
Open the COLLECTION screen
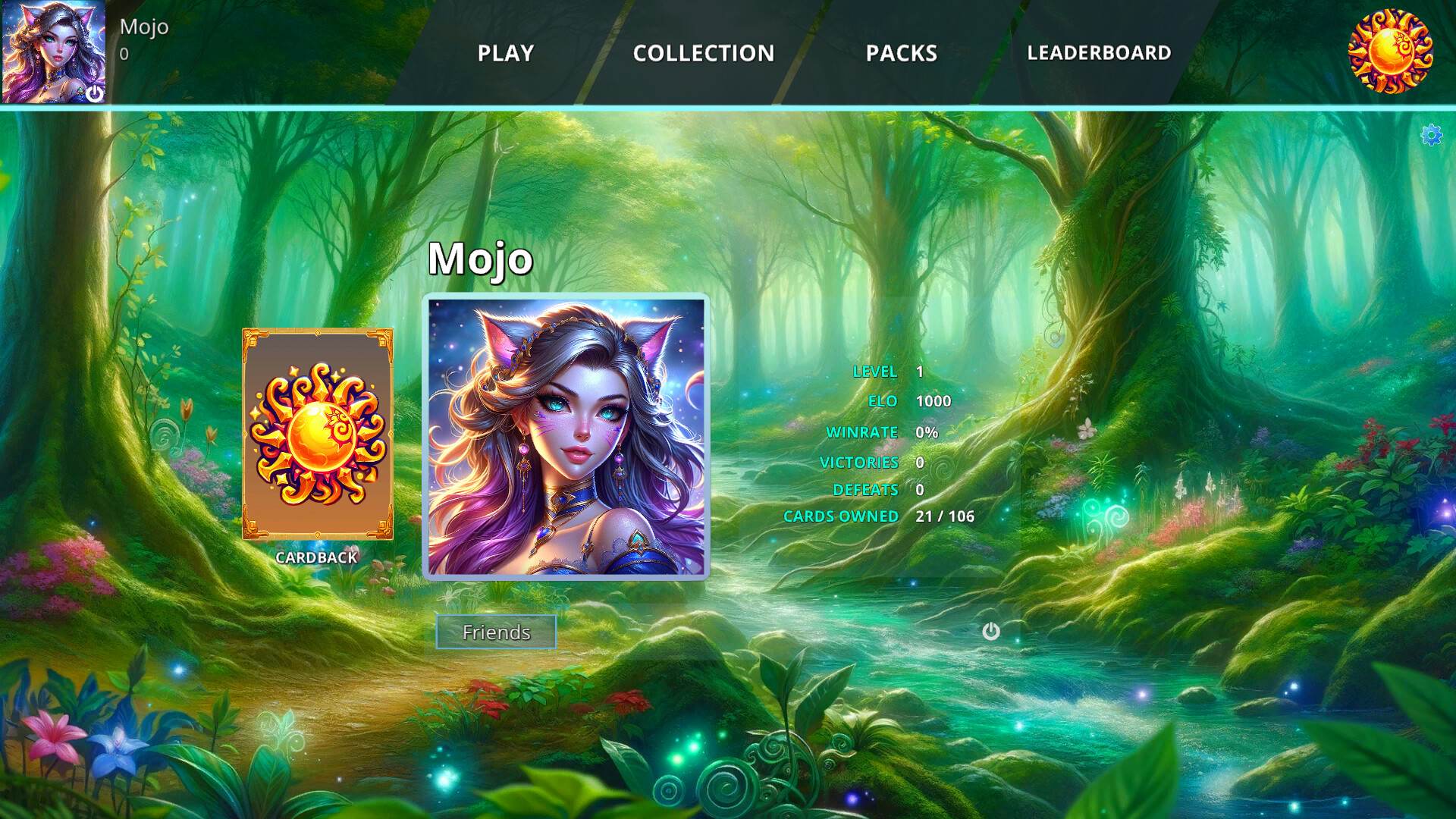704,52
